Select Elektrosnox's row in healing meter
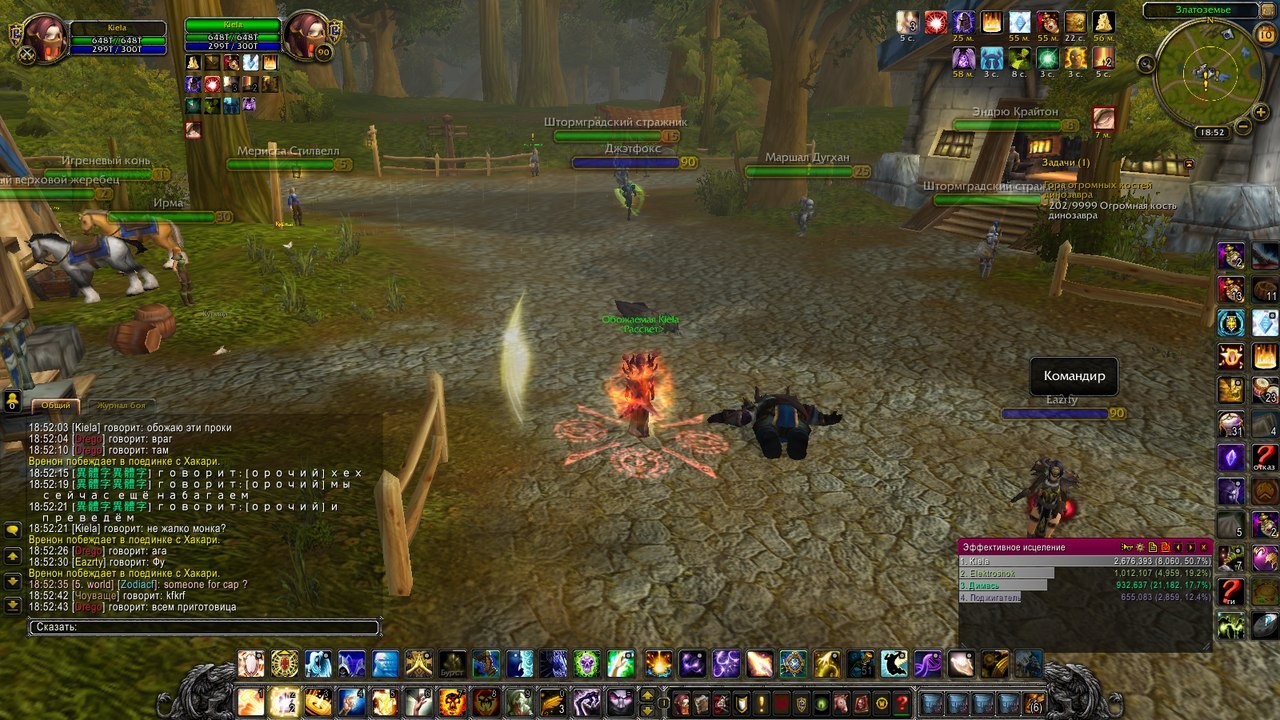Image resolution: width=1280 pixels, height=720 pixels. (1084, 573)
